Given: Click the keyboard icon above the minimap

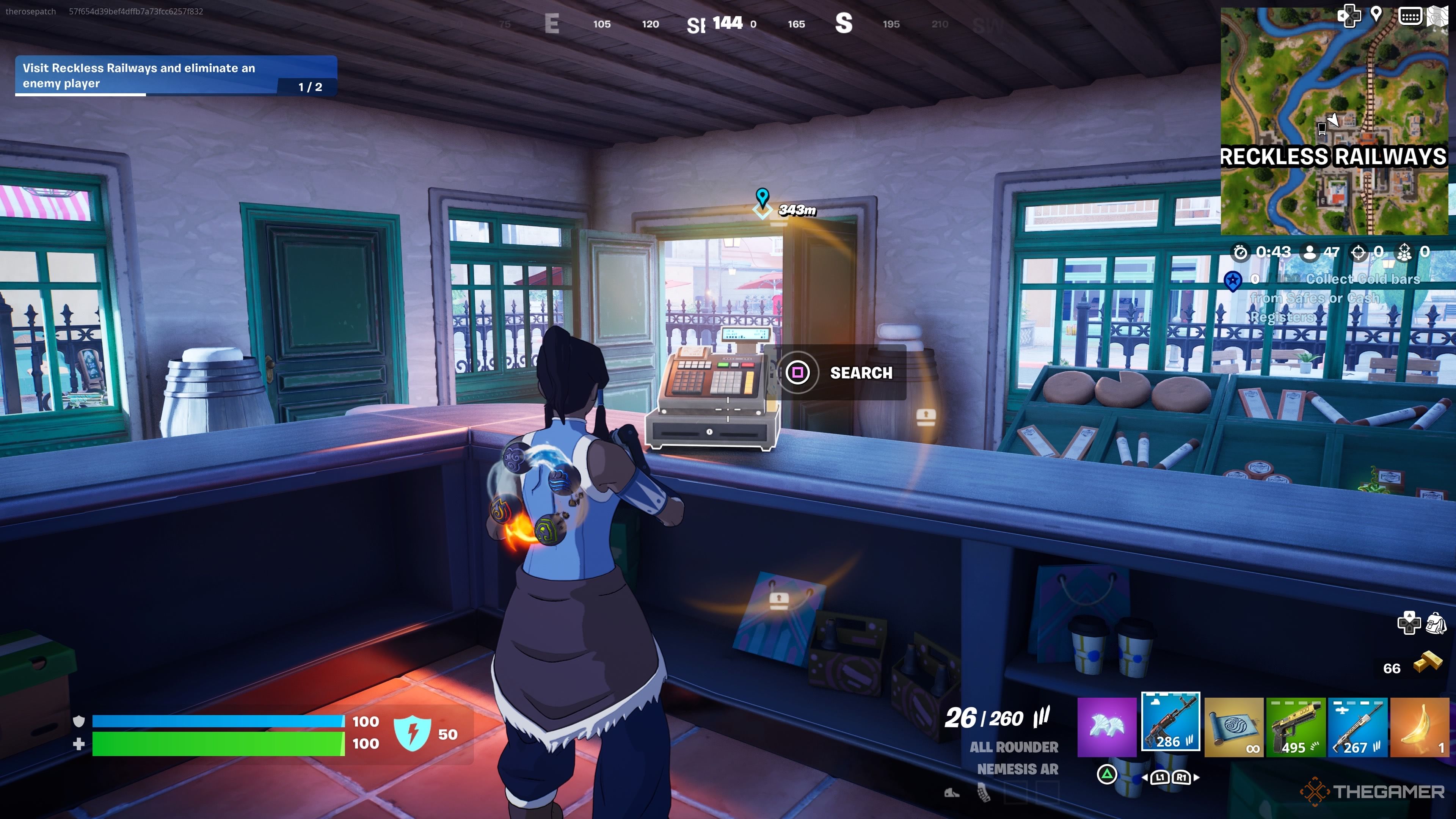Looking at the screenshot, I should tap(1411, 16).
